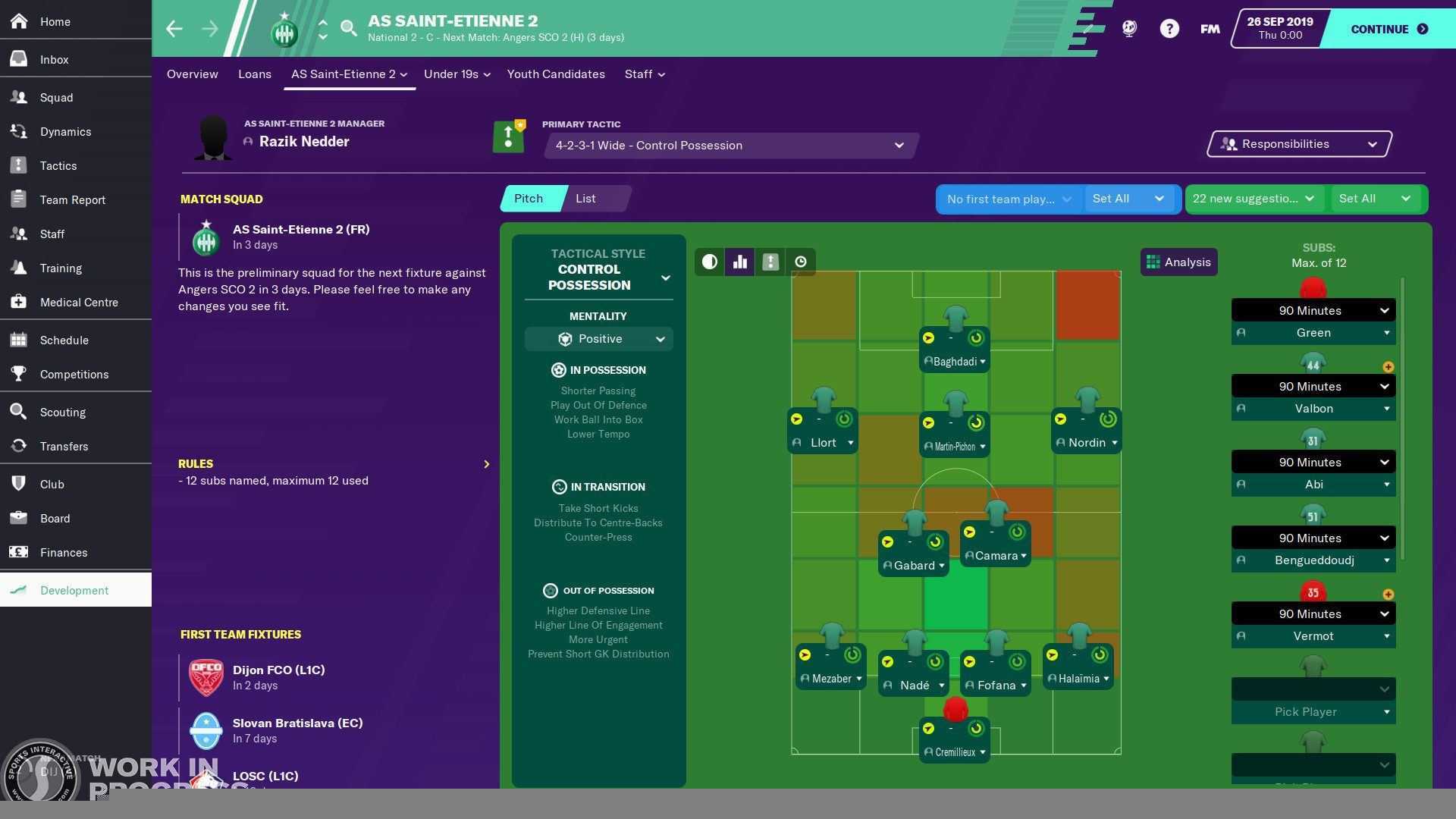Toggle the tactic familiarity icon beside Baghdadi
Image resolution: width=1456 pixels, height=819 pixels.
(x=976, y=338)
